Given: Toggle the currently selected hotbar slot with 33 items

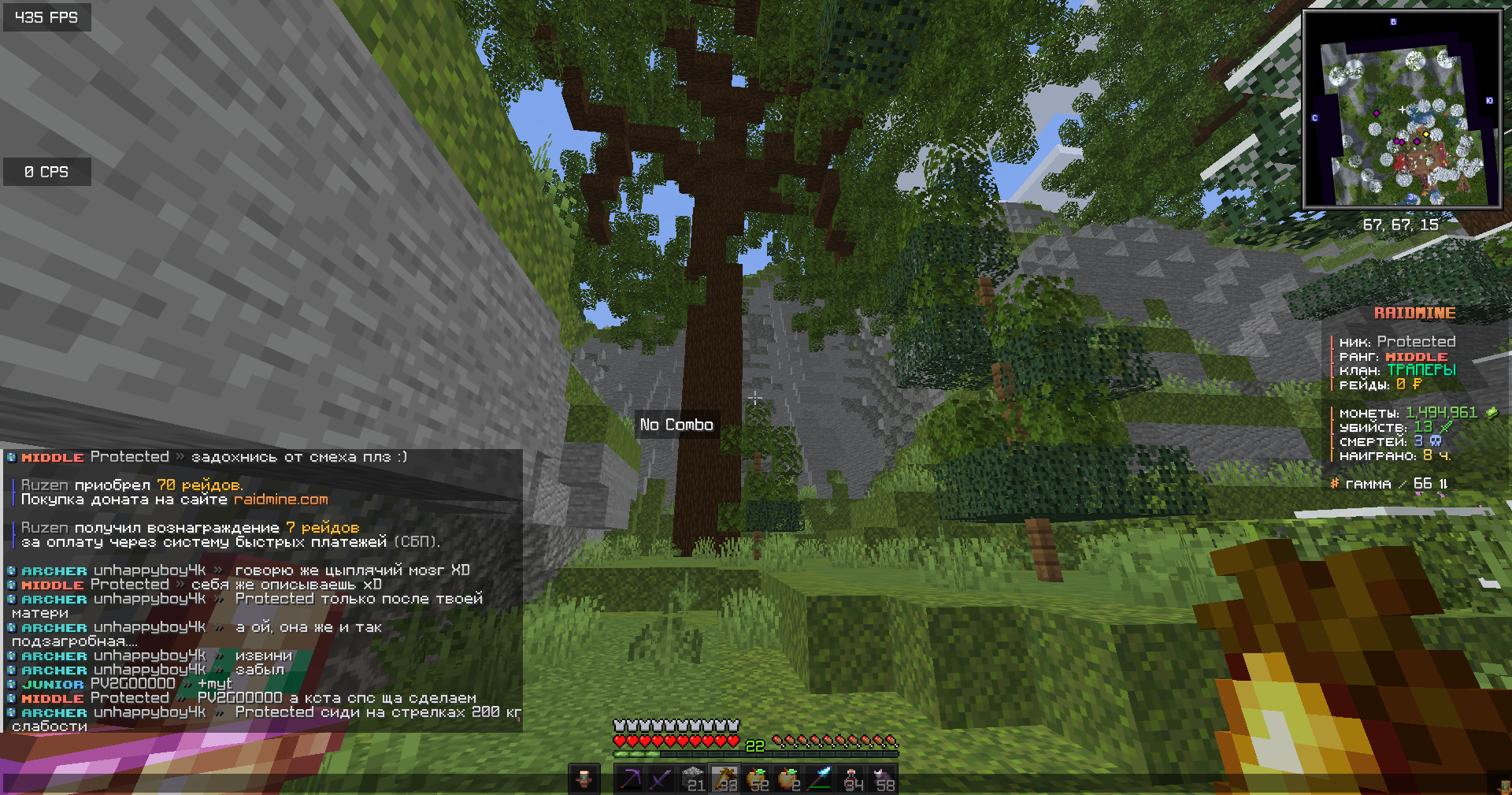Looking at the screenshot, I should pos(726,780).
